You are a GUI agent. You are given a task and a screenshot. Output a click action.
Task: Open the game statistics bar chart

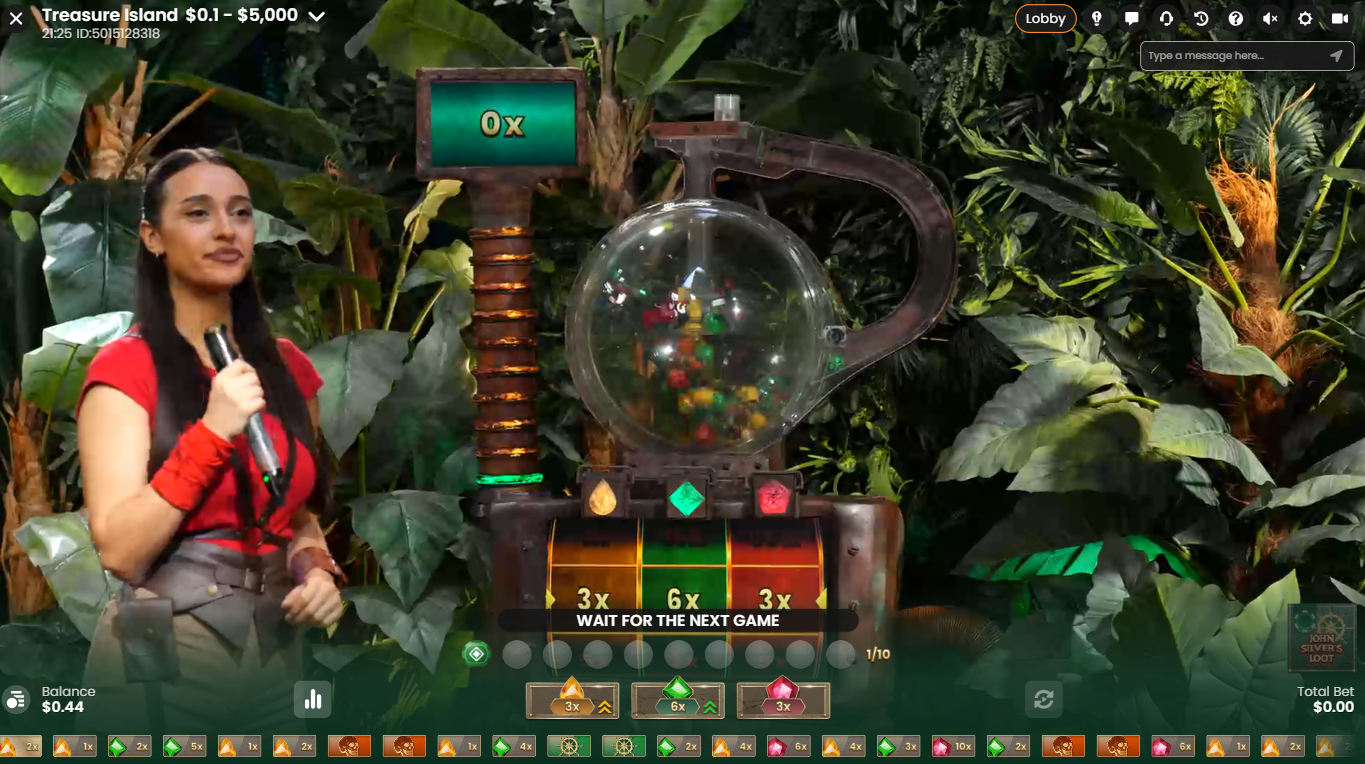[312, 700]
